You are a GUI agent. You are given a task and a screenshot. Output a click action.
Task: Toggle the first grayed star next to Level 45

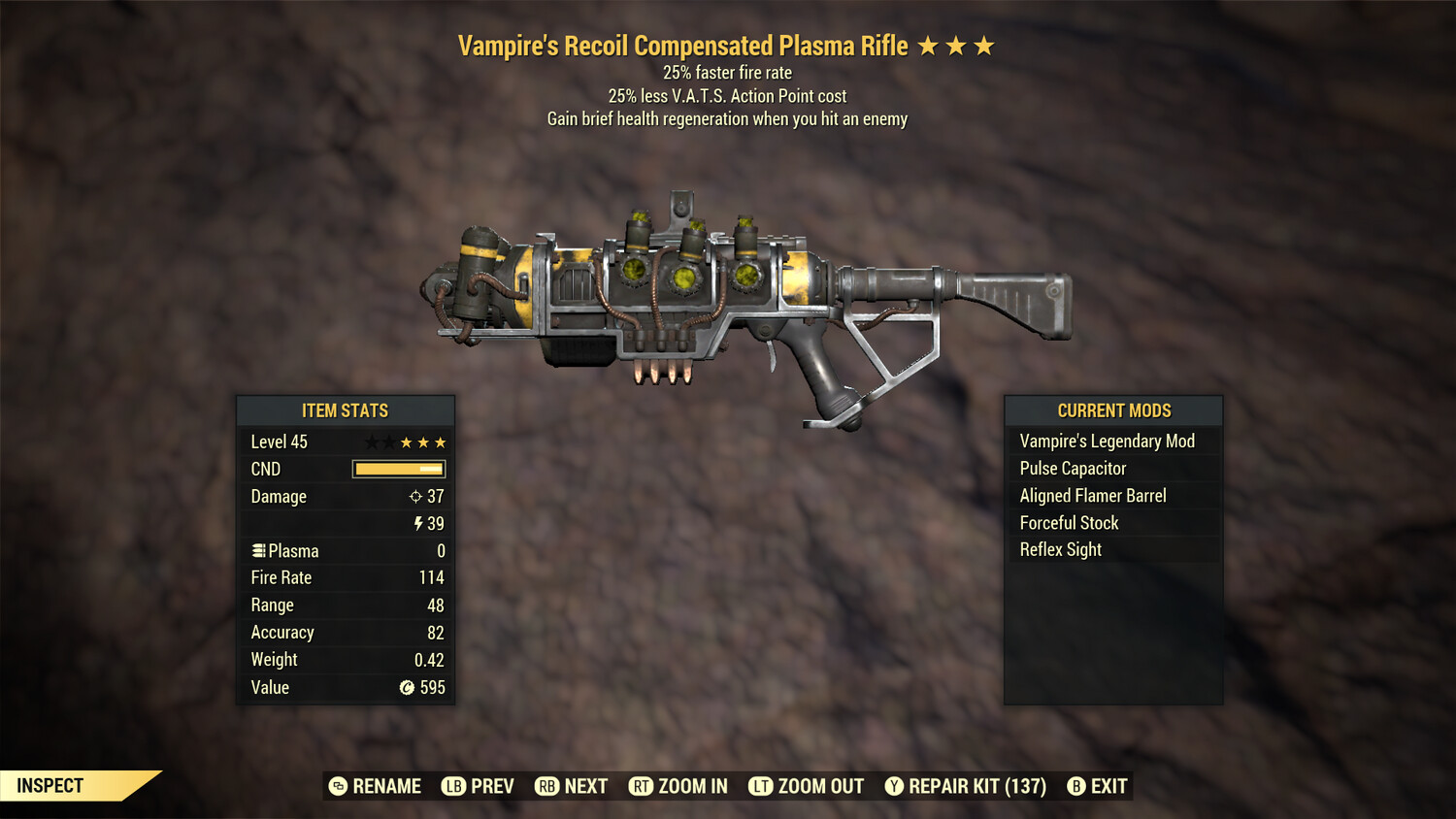(370, 442)
